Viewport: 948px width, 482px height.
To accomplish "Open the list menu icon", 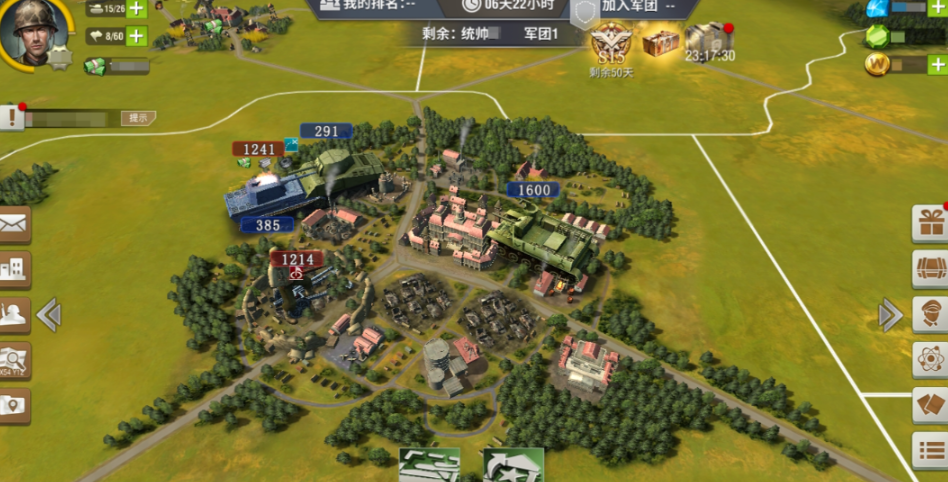I will point(930,450).
